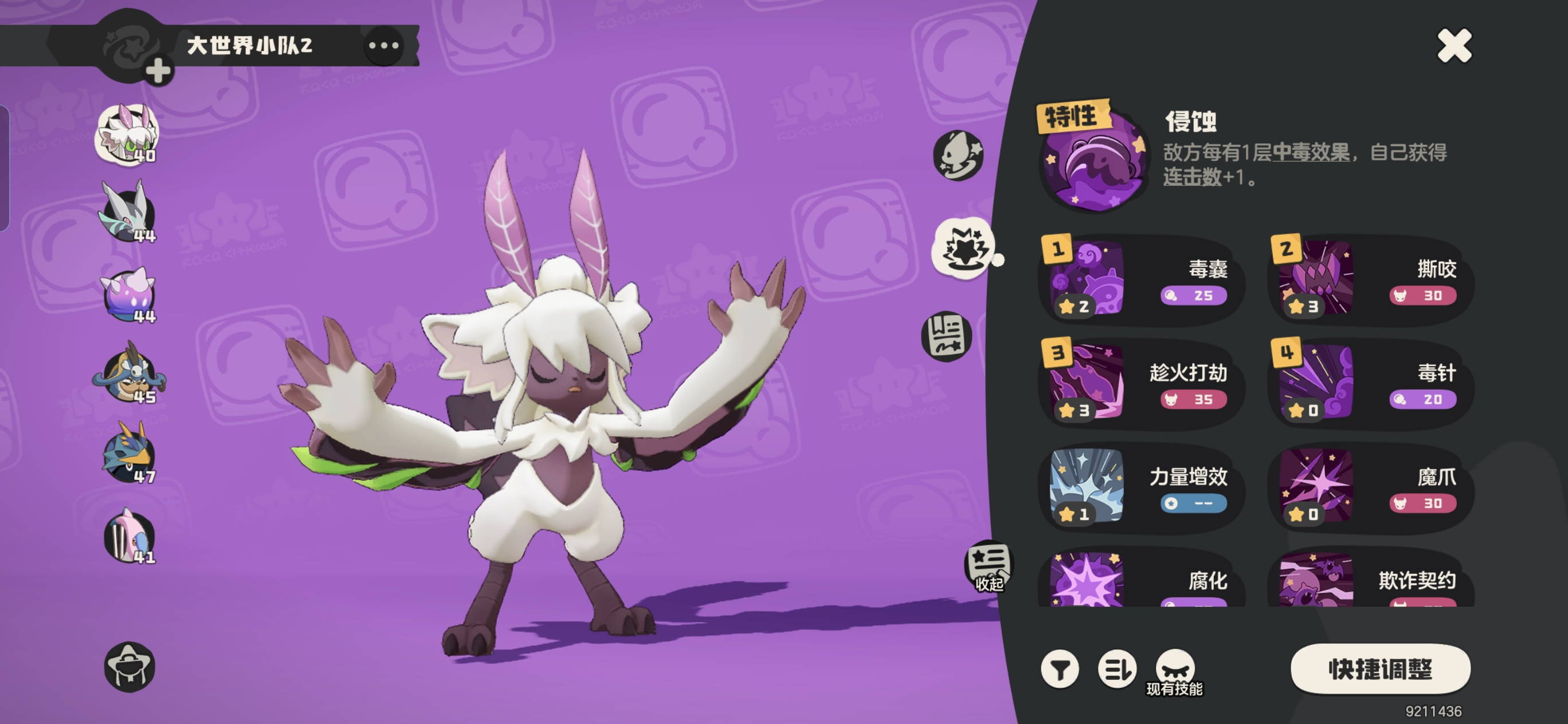Choose the 欺诈契约 skill
This screenshot has width=1568, height=724.
click(x=1371, y=581)
